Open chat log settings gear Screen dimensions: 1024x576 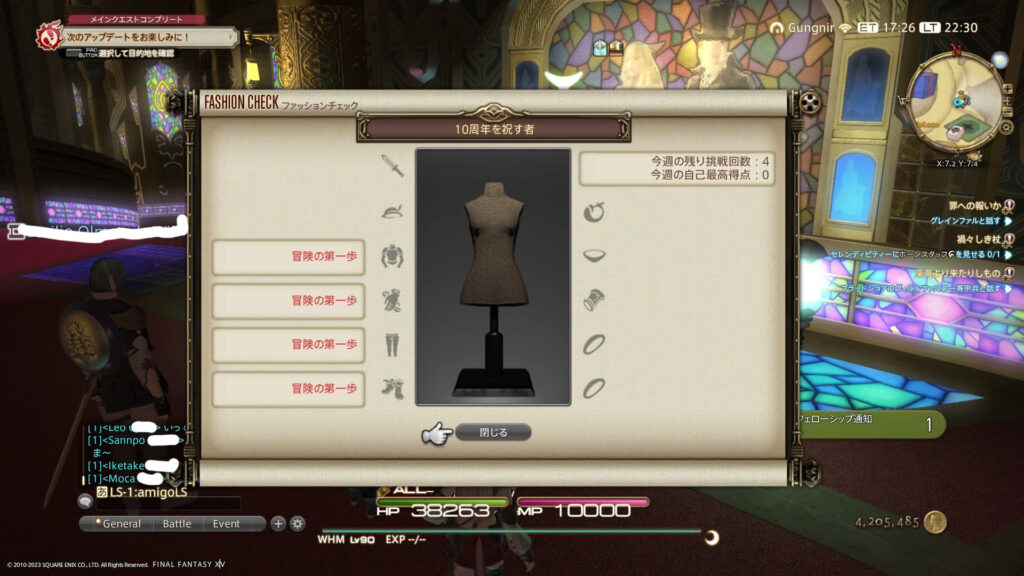(297, 523)
